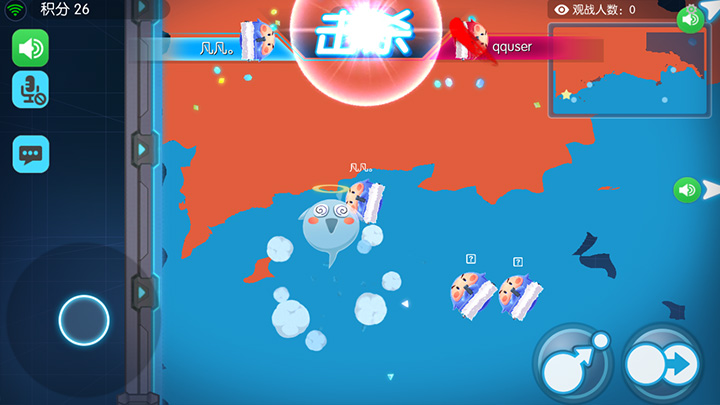720x405 pixels.
Task: Activate the split-shot ball skill button
Action: pos(572,364)
